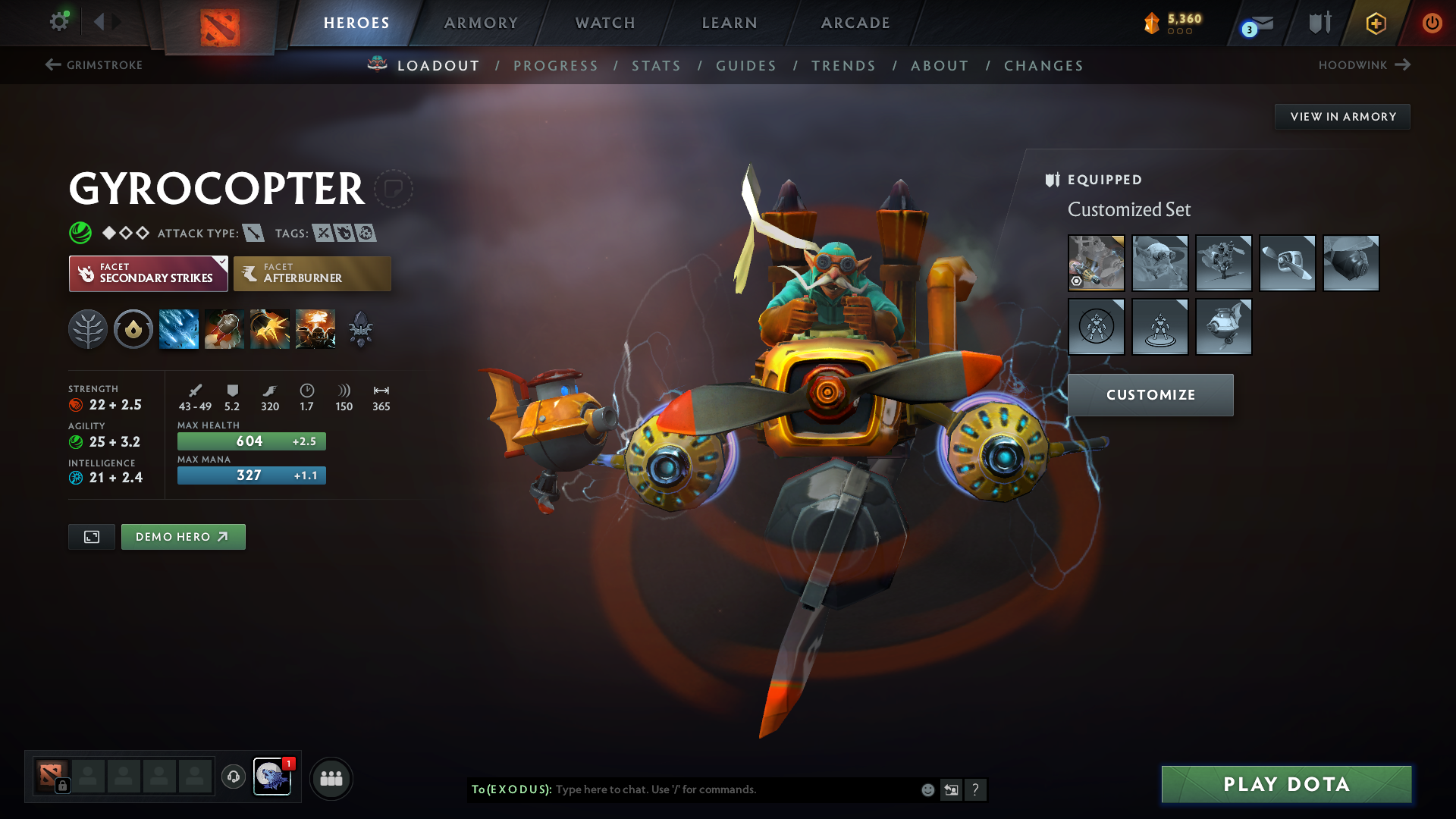The height and width of the screenshot is (819, 1456).
Task: Launch Demo Hero mode
Action: point(183,537)
